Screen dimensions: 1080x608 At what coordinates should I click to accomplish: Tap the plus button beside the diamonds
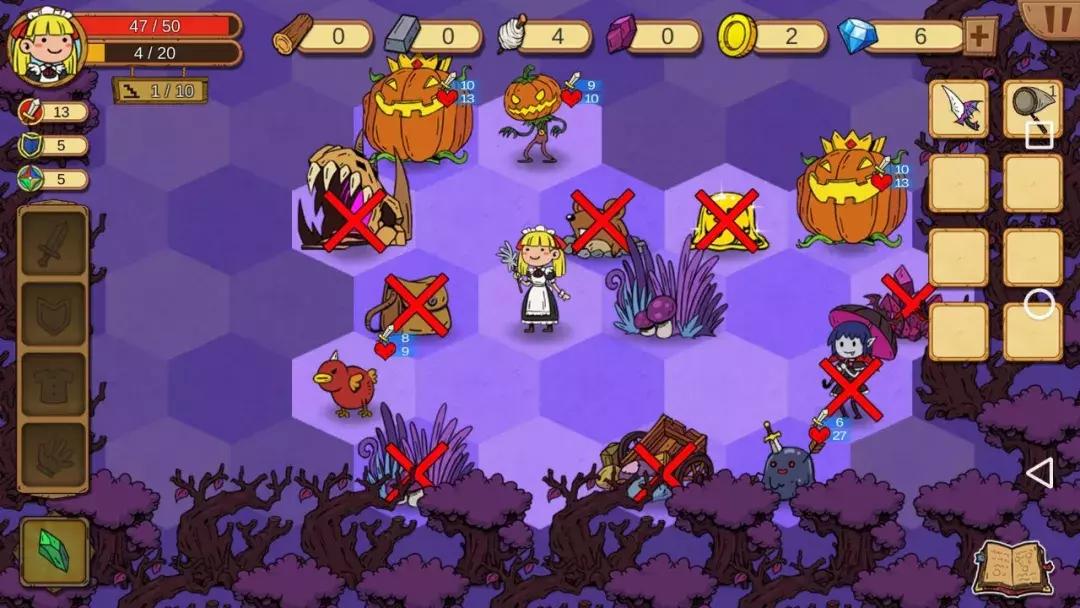tap(980, 37)
